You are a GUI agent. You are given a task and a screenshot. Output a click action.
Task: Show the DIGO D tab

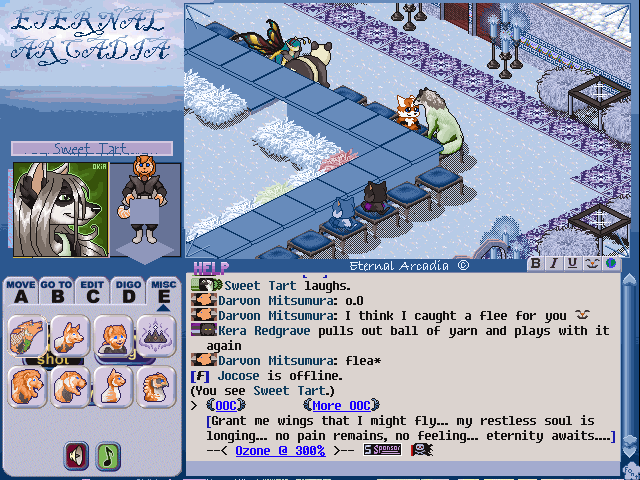[x=127, y=290]
